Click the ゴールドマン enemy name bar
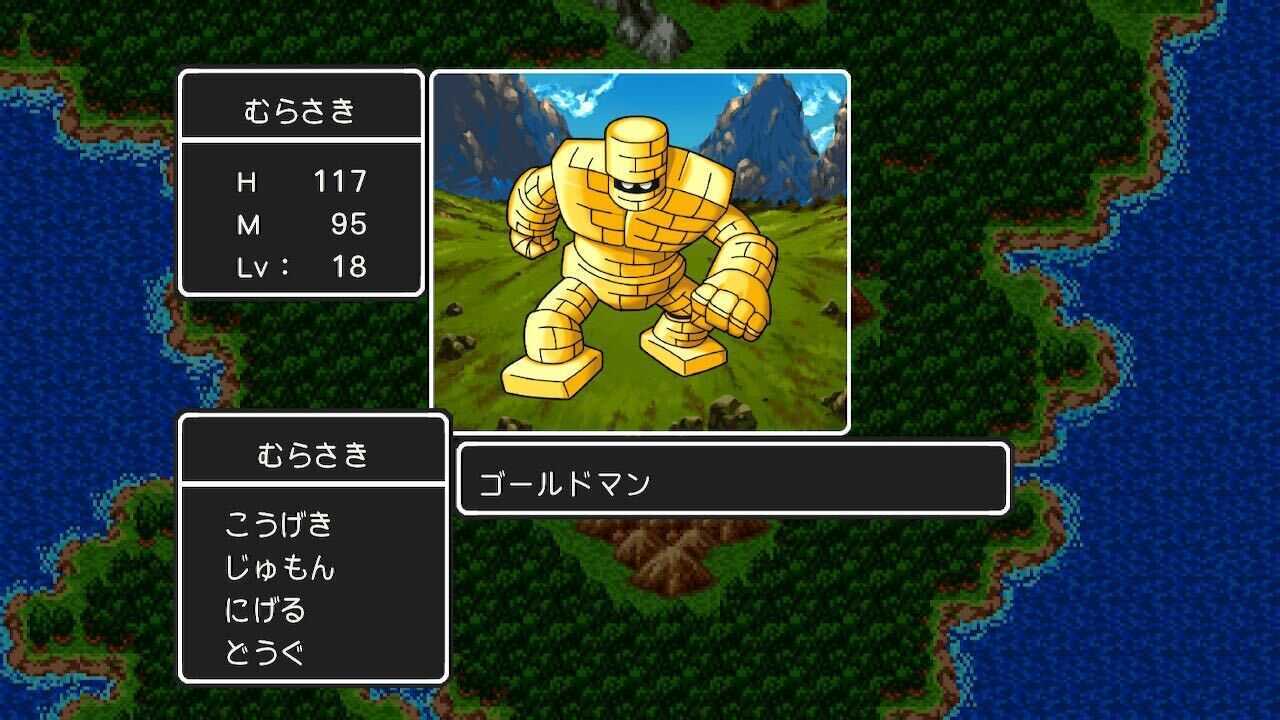The height and width of the screenshot is (720, 1280). click(x=730, y=481)
